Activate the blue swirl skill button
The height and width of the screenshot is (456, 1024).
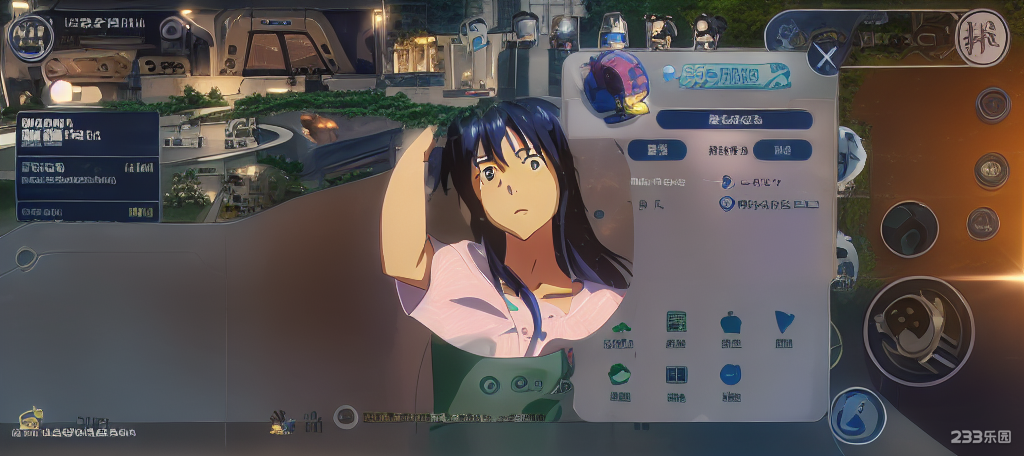click(857, 415)
